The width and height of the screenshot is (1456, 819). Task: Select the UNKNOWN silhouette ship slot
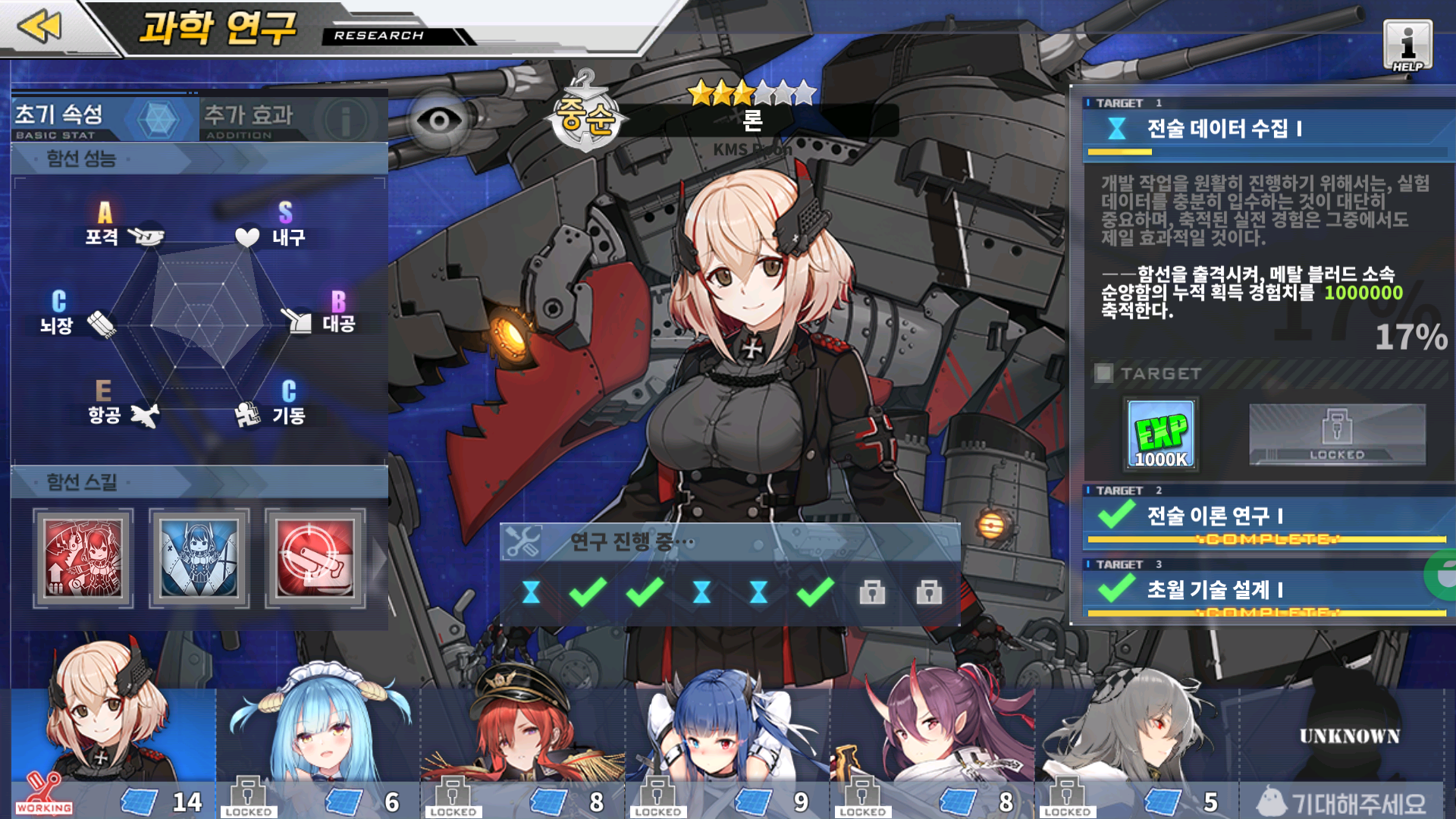[1348, 736]
